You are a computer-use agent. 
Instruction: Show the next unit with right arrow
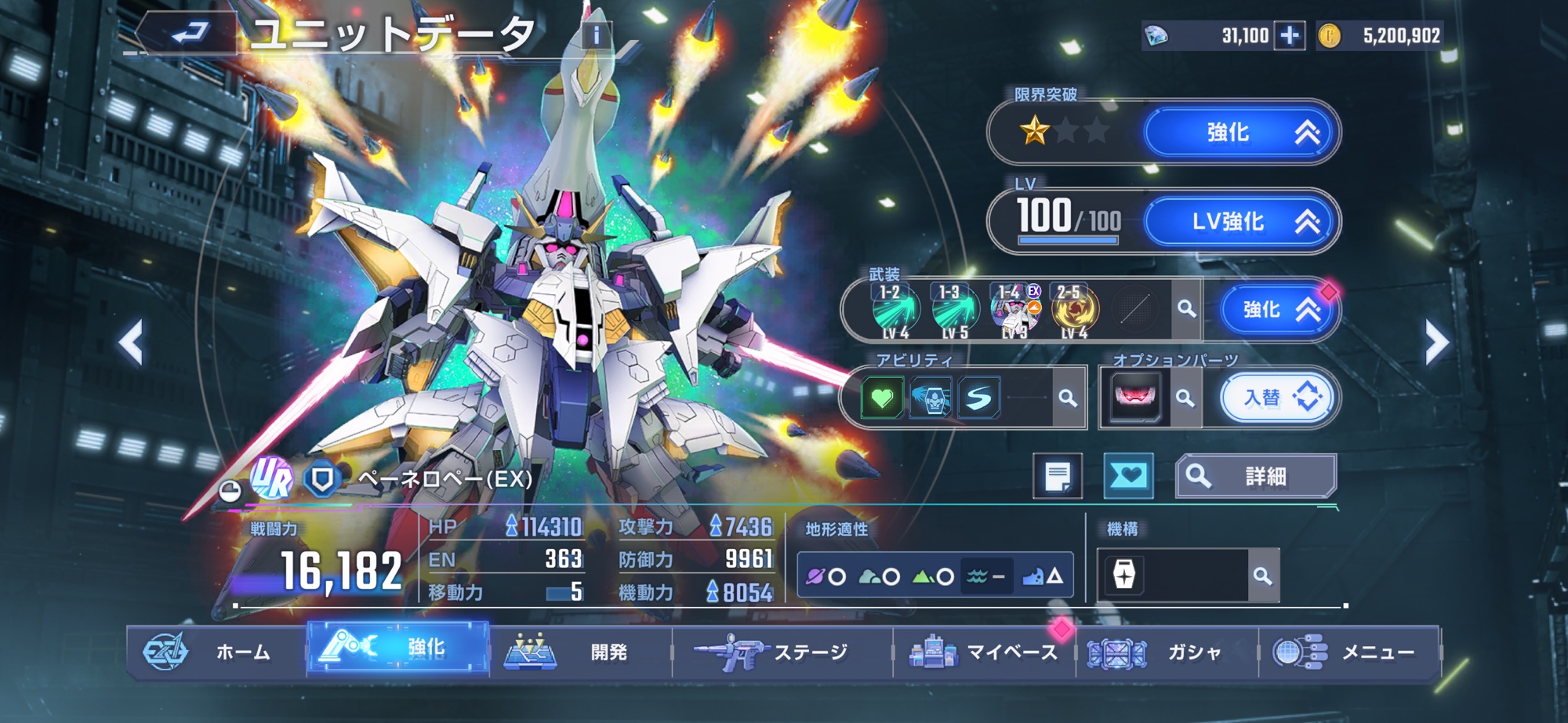[1436, 342]
